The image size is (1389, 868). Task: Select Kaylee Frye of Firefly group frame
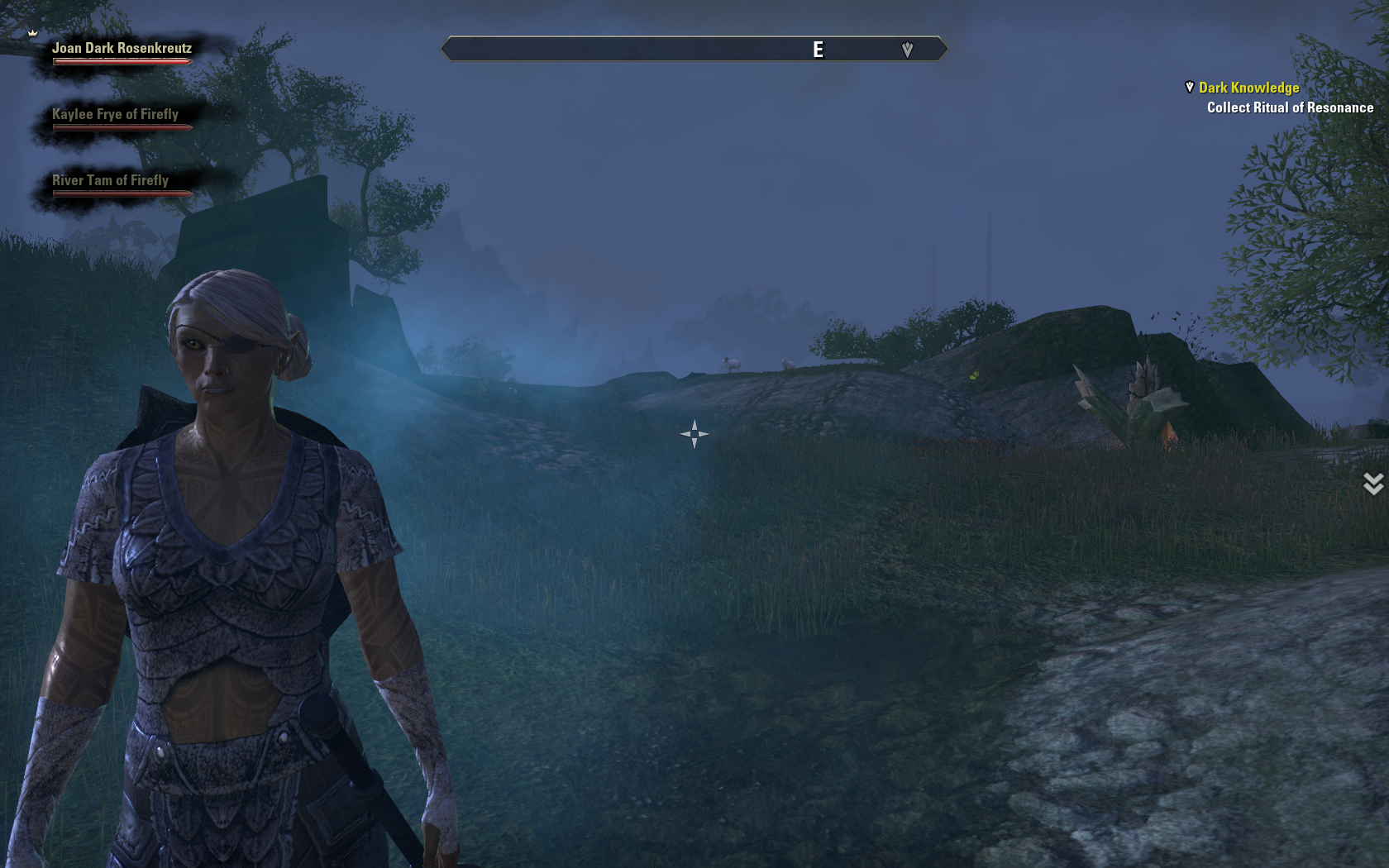click(x=115, y=115)
